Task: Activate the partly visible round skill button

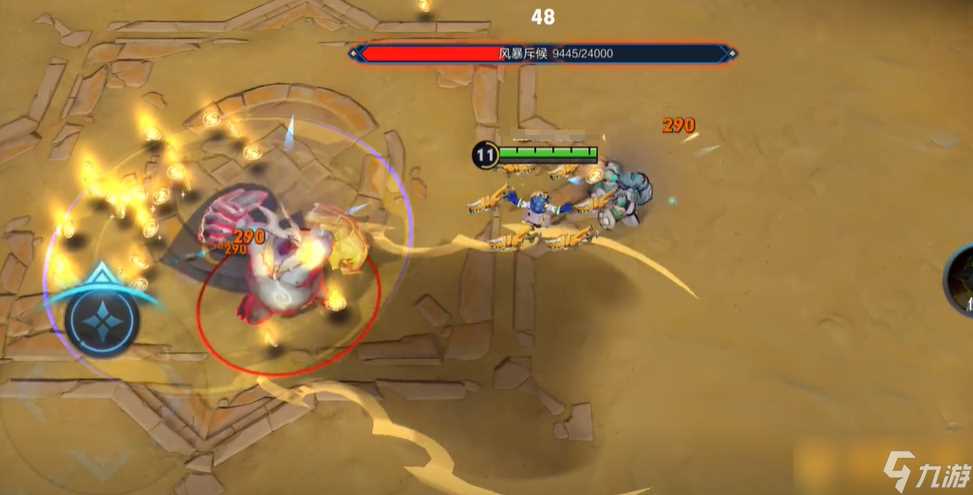Action: tap(961, 282)
